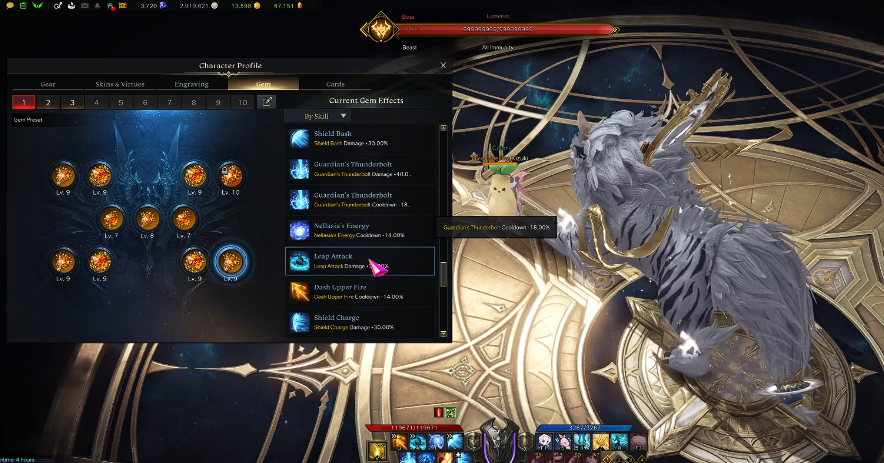Screen dimensions: 884x463
Task: Close the Character Profile window
Action: [x=444, y=65]
